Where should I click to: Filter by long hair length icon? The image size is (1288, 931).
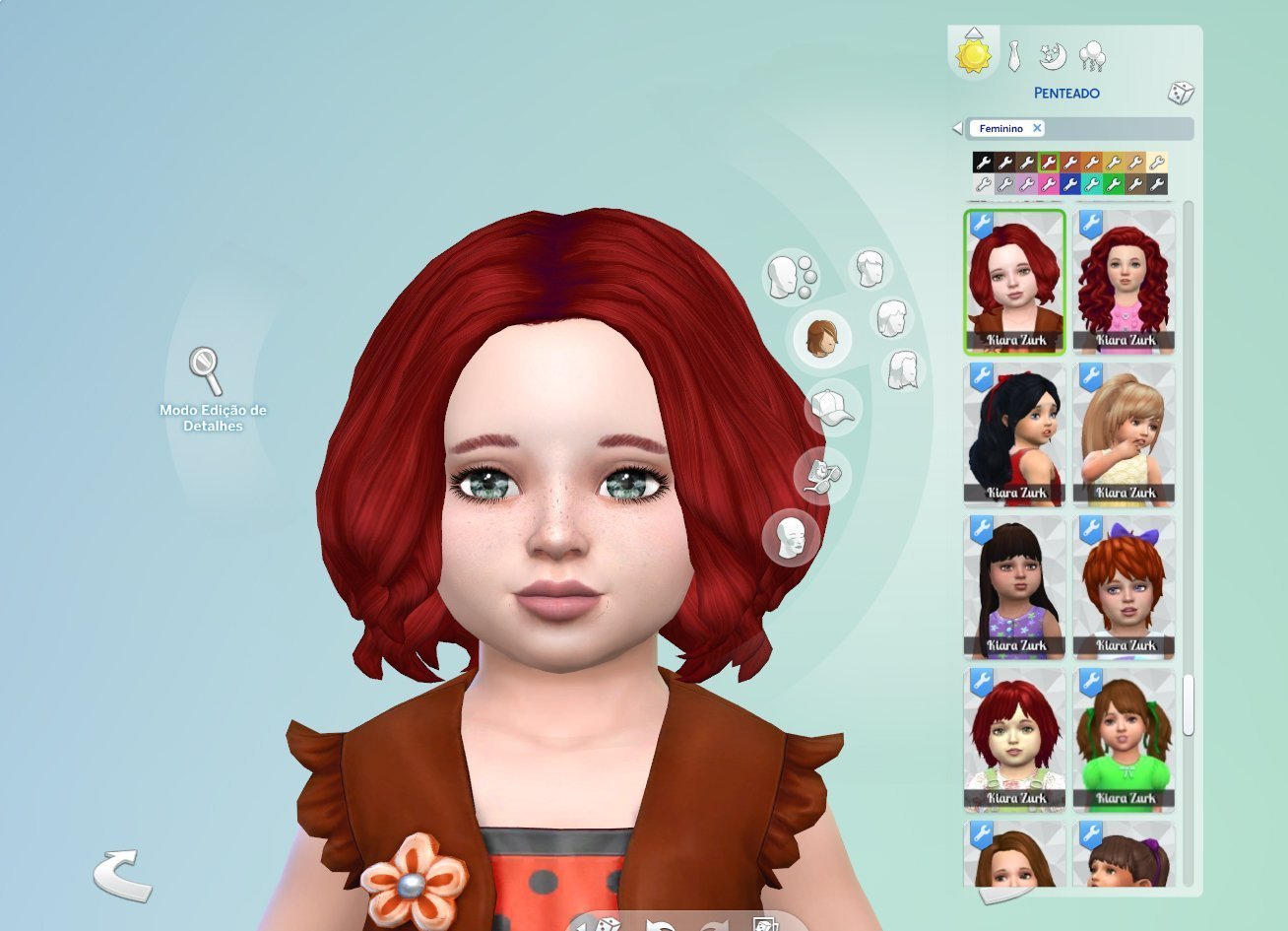click(902, 369)
